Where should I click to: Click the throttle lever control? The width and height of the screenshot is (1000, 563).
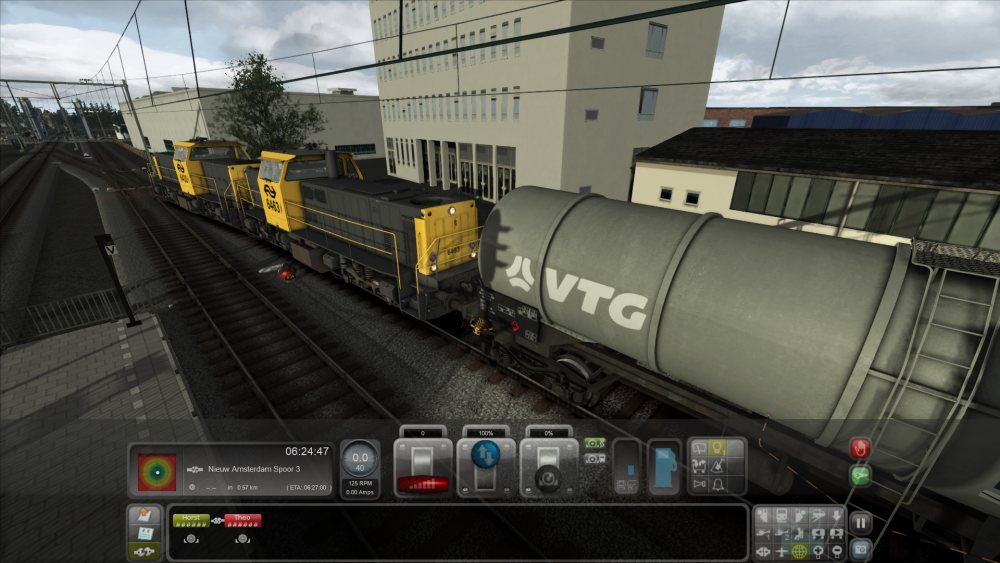(422, 466)
